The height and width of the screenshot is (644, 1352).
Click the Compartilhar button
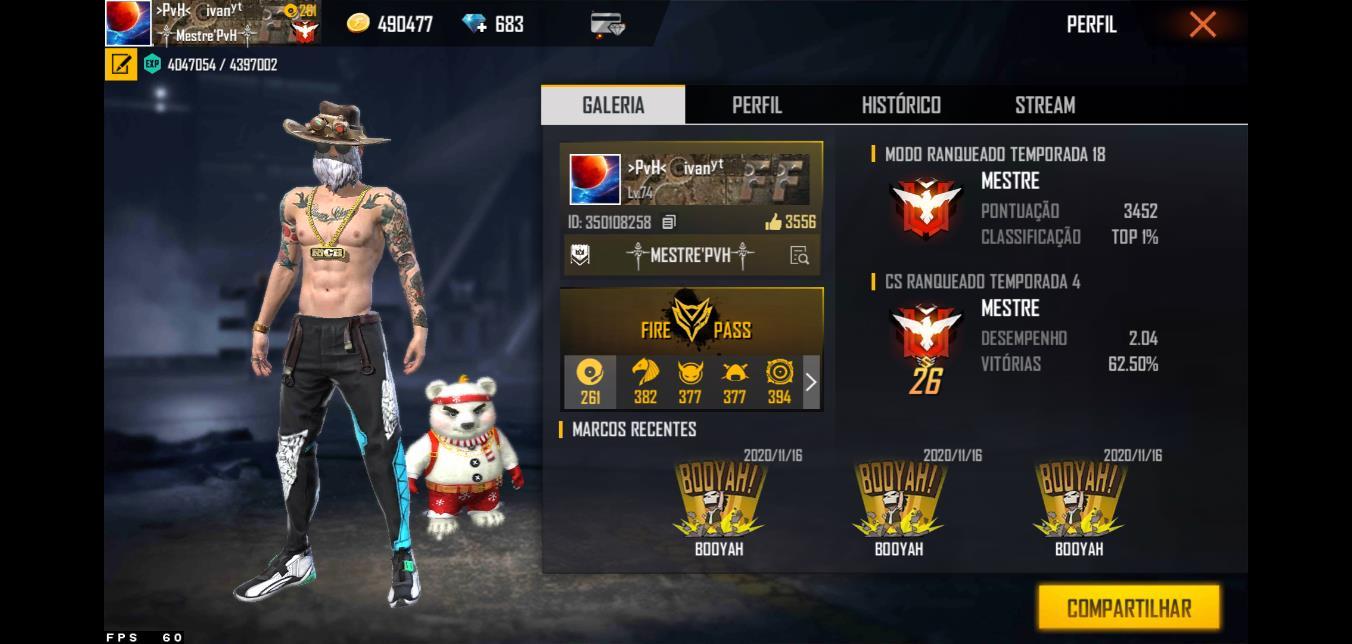1129,608
